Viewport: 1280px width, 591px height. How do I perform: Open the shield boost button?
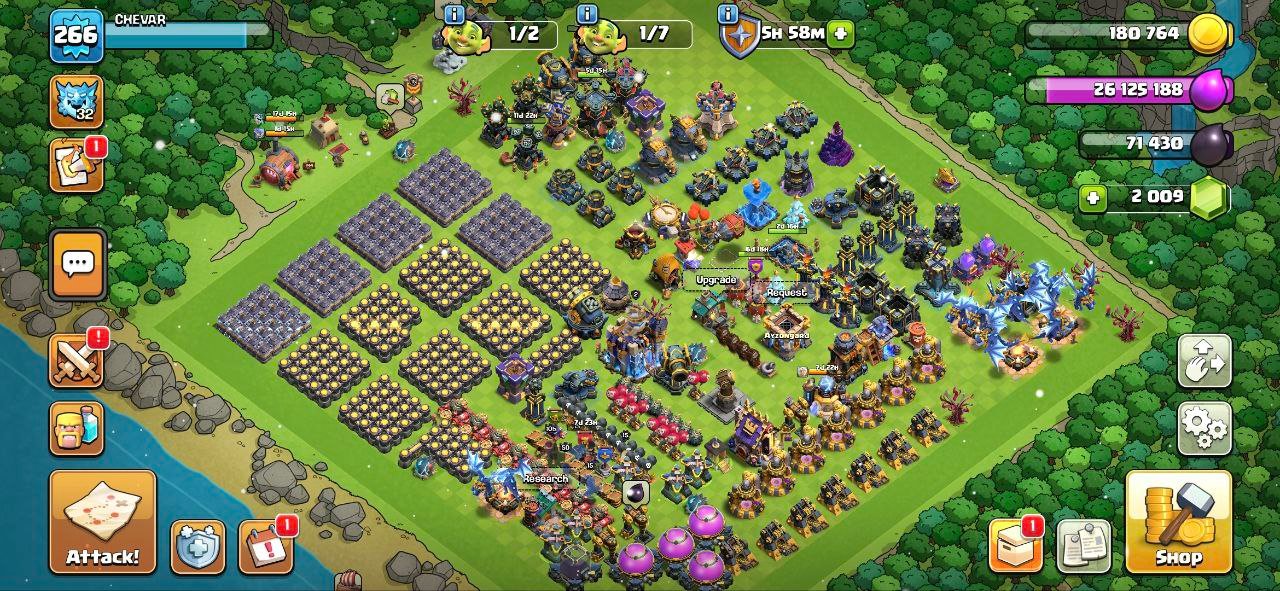[197, 547]
